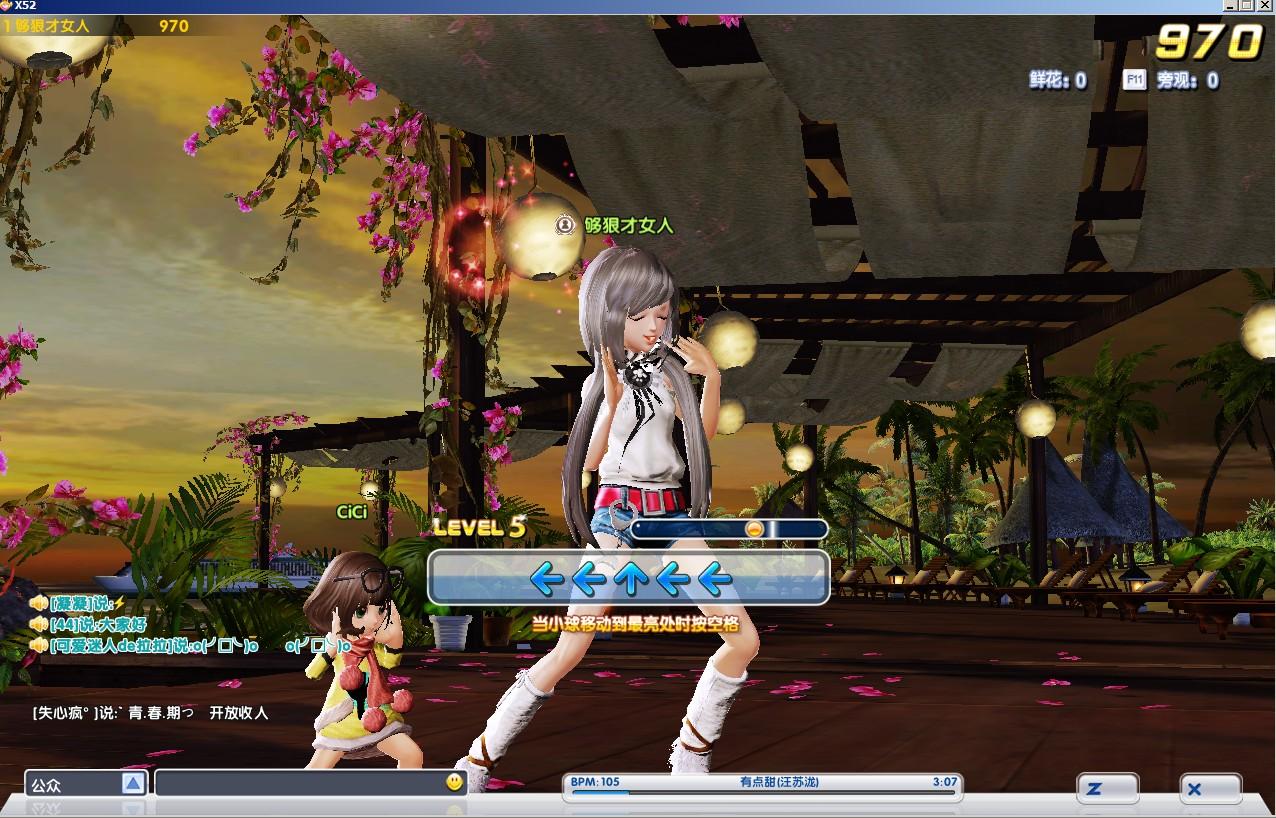1276x818 pixels.
Task: Click the chat message input box
Action: (298, 784)
